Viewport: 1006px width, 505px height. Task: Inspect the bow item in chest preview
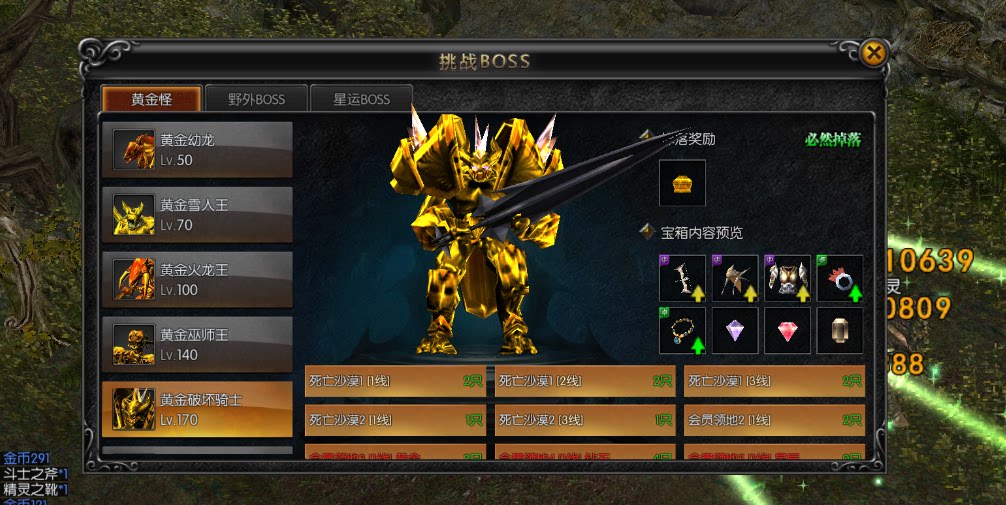682,278
